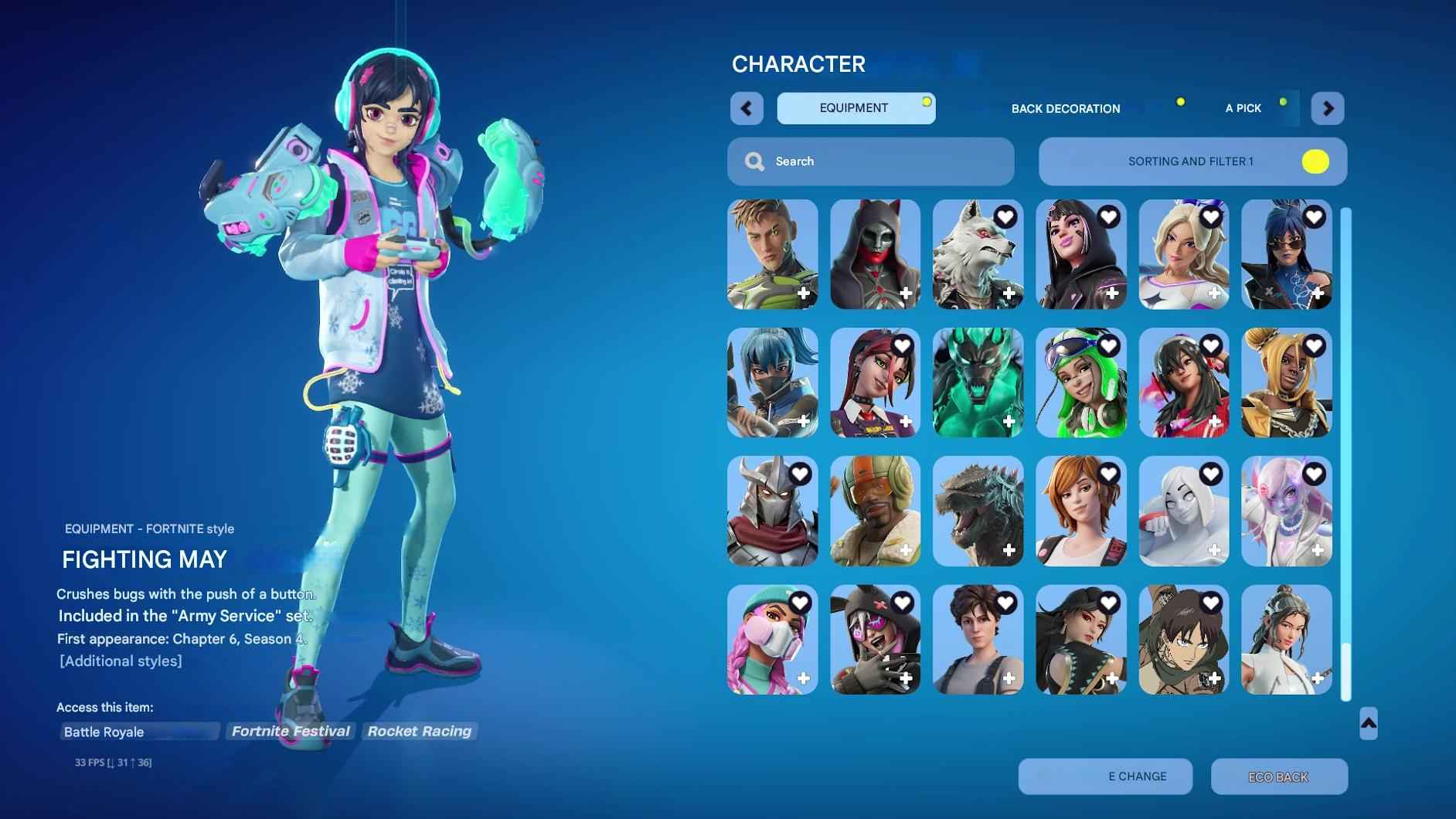Click the plus icon on the Attack on Titan skin
Screen dimensions: 1456x819
coord(1216,678)
